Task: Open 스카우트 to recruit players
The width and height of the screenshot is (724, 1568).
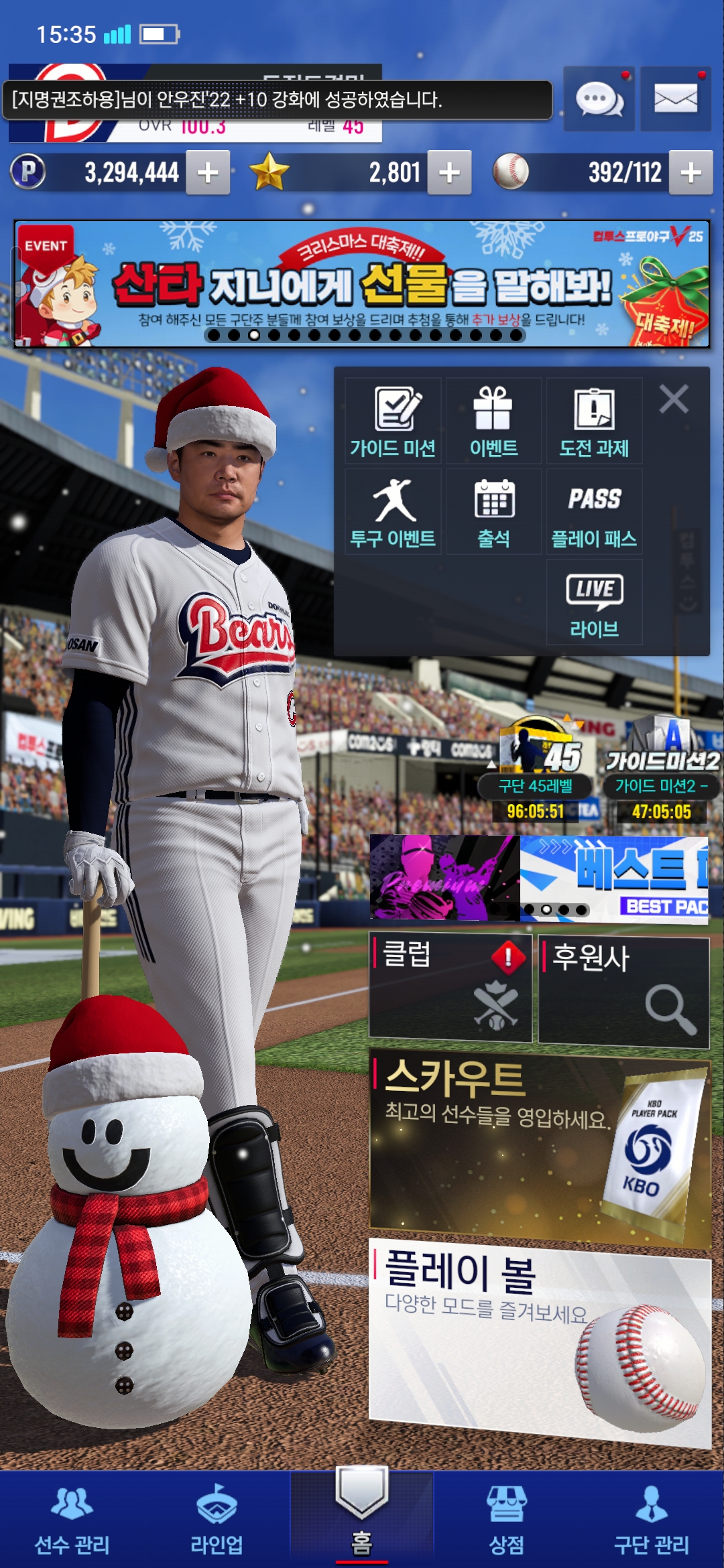Action: pos(540,1147)
